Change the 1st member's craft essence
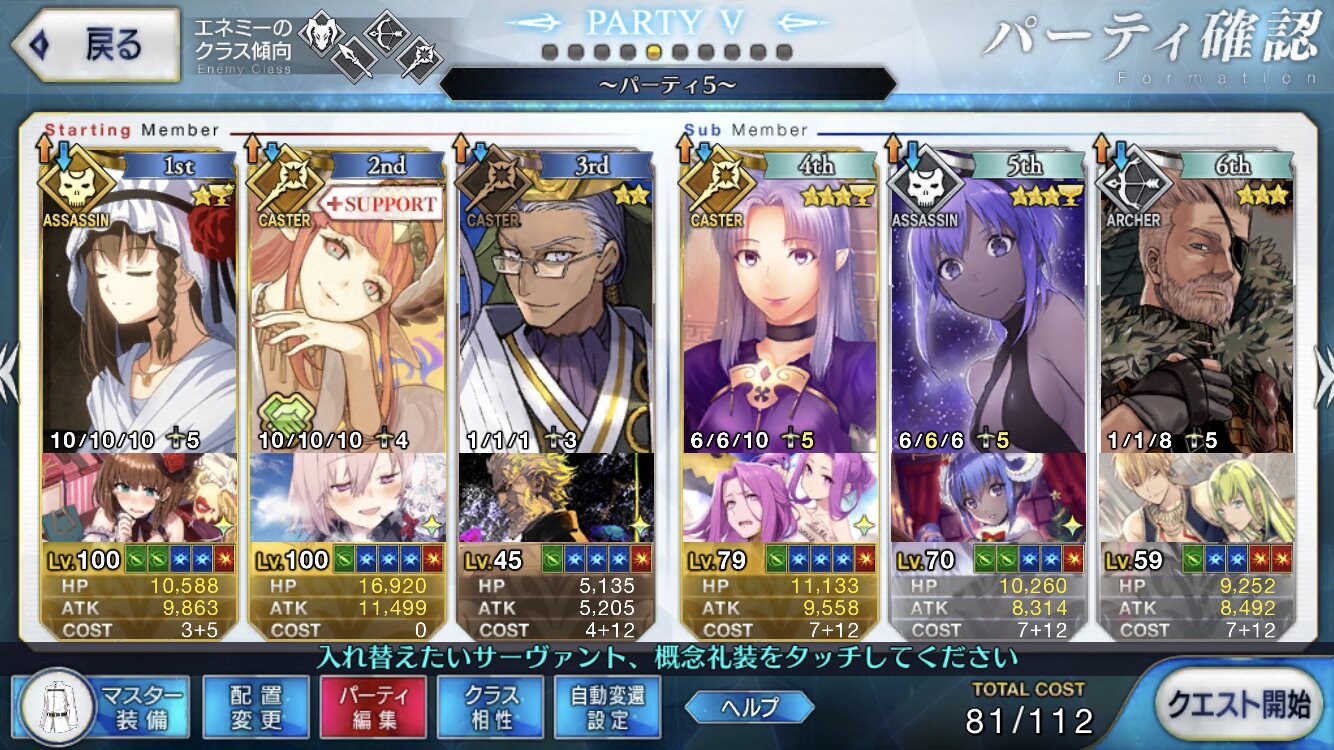This screenshot has width=1334, height=750. [x=140, y=498]
